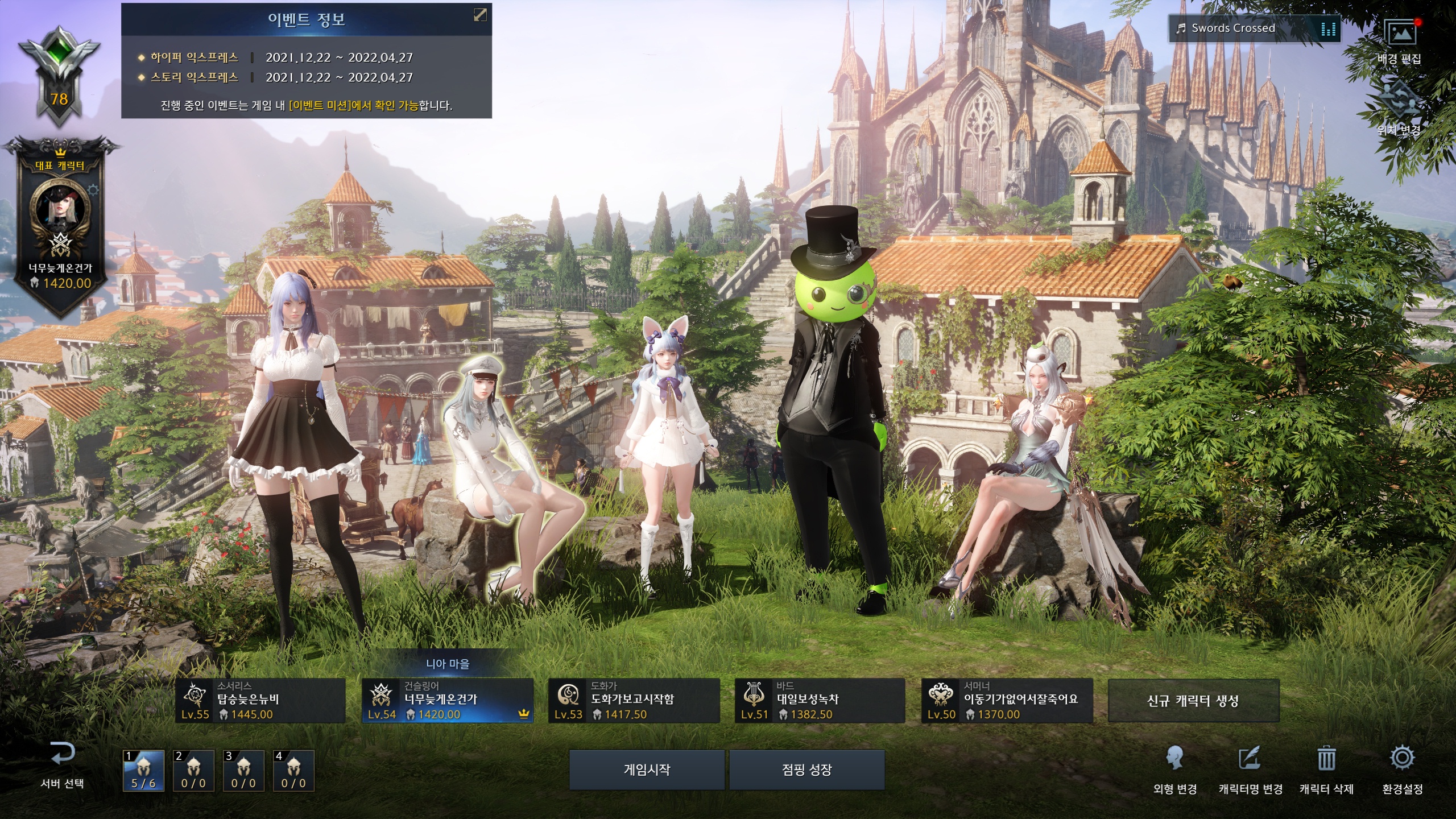Select the 서머너 character slot

1007,701
